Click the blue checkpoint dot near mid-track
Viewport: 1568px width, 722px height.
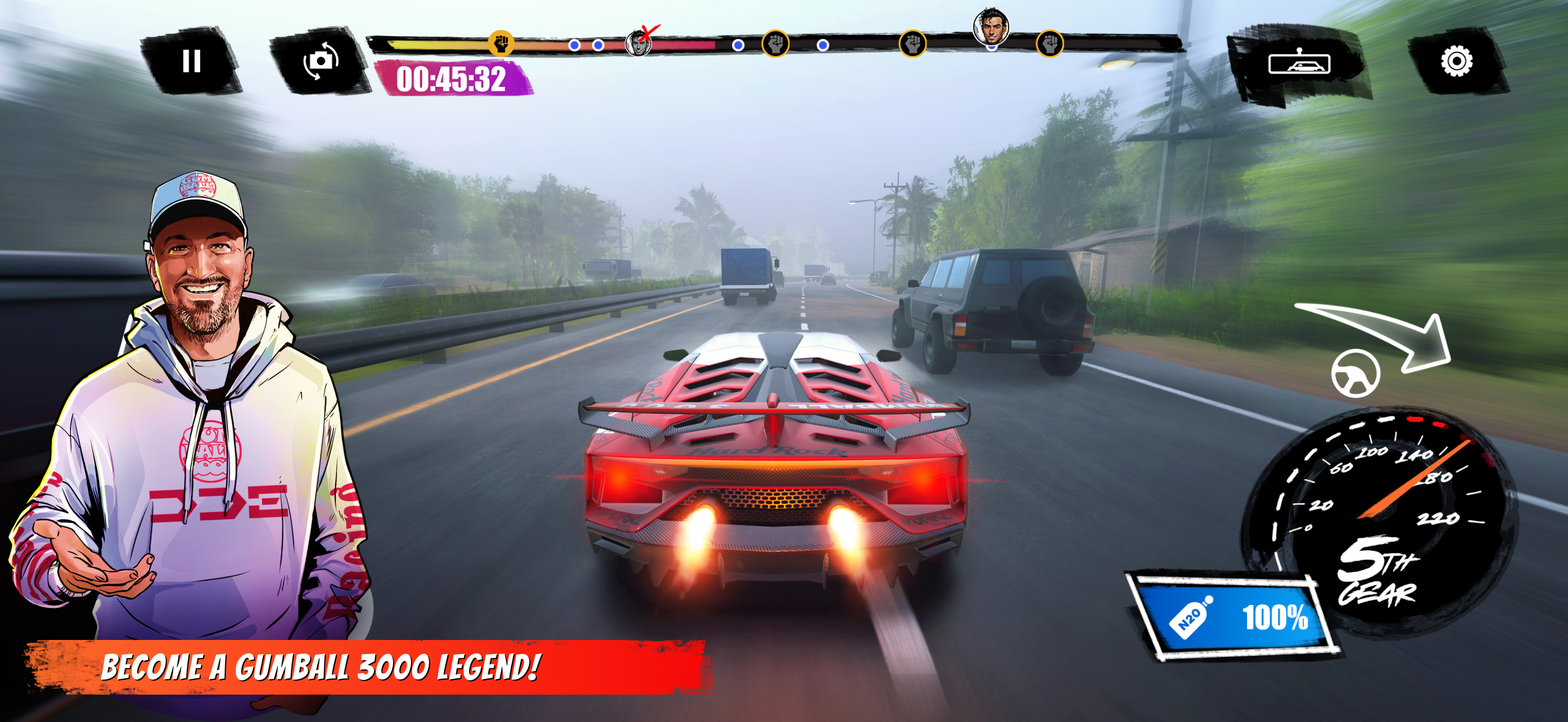pos(738,44)
